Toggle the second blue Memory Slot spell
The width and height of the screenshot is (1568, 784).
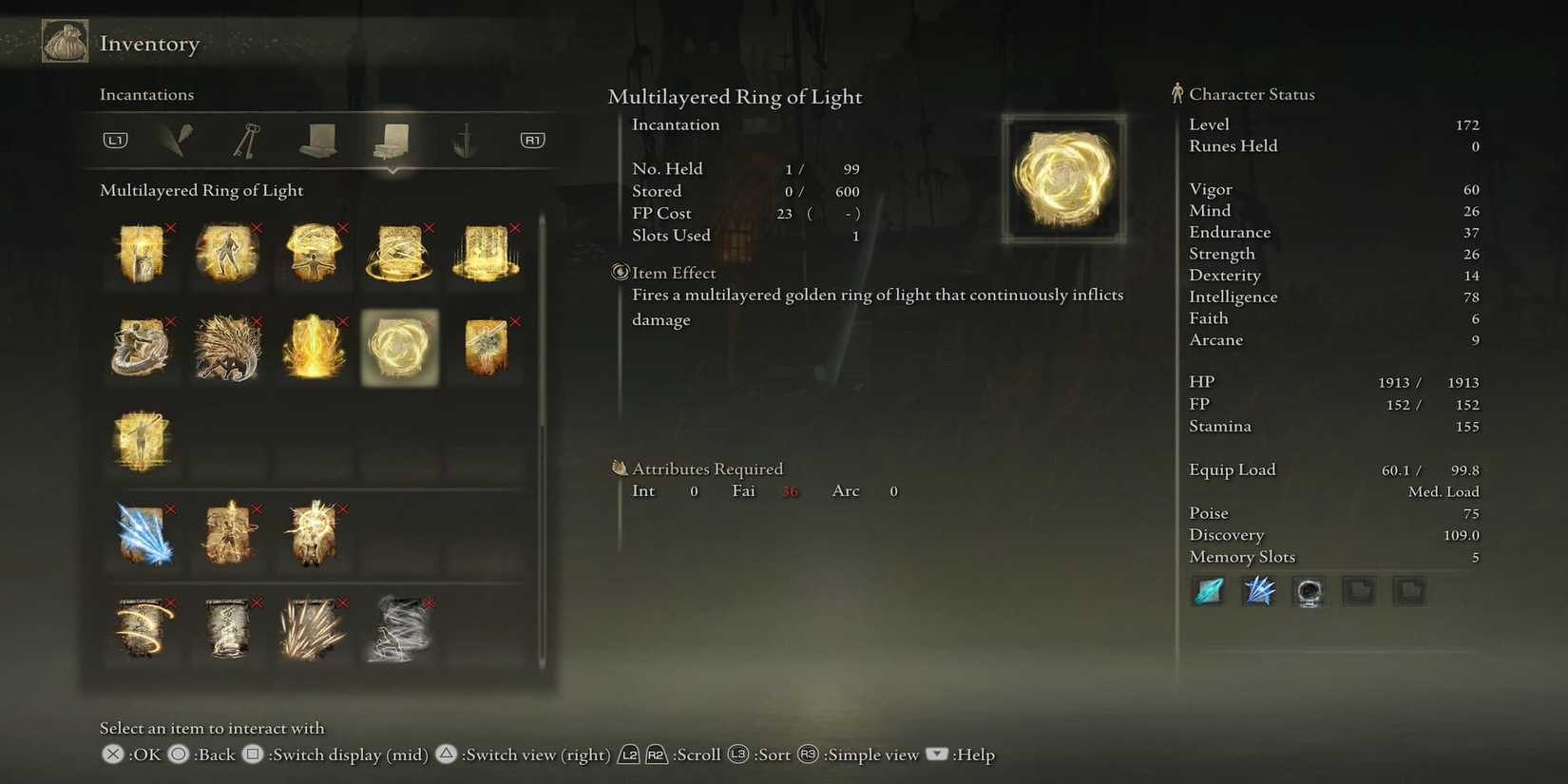click(x=1258, y=590)
